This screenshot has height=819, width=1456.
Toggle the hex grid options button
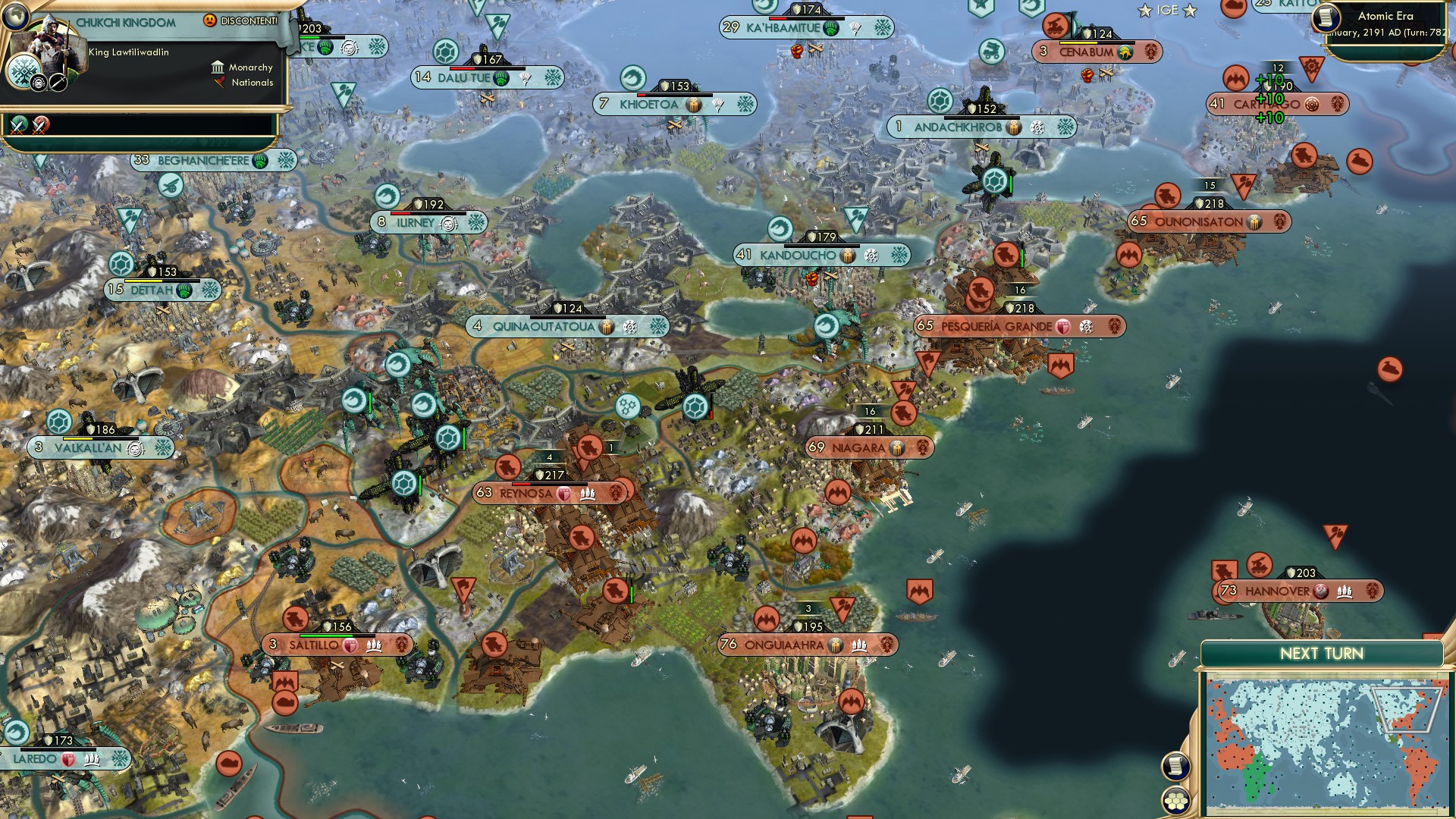coord(1175,801)
